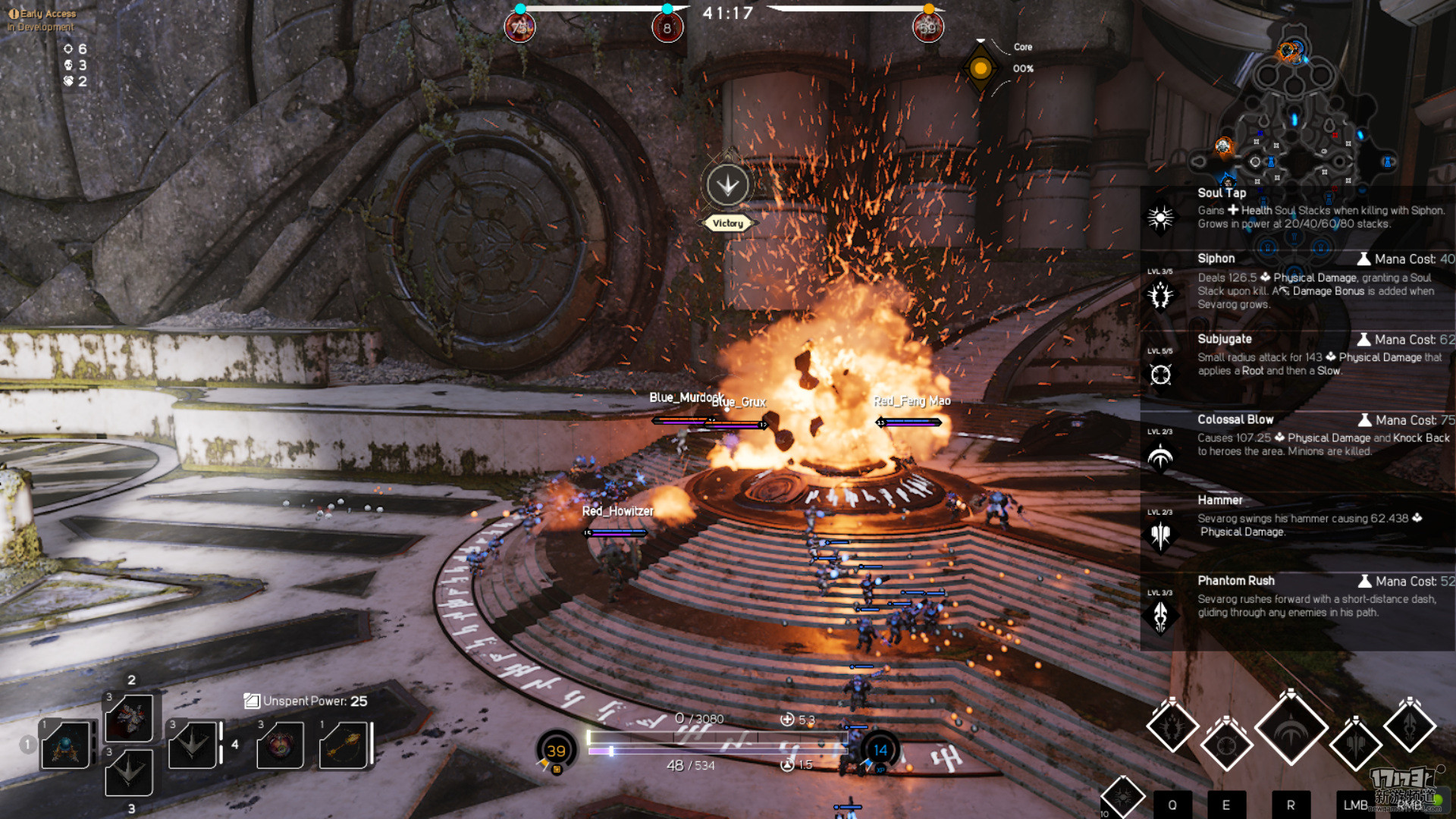Select the Soul Tap passive icon

click(1160, 218)
